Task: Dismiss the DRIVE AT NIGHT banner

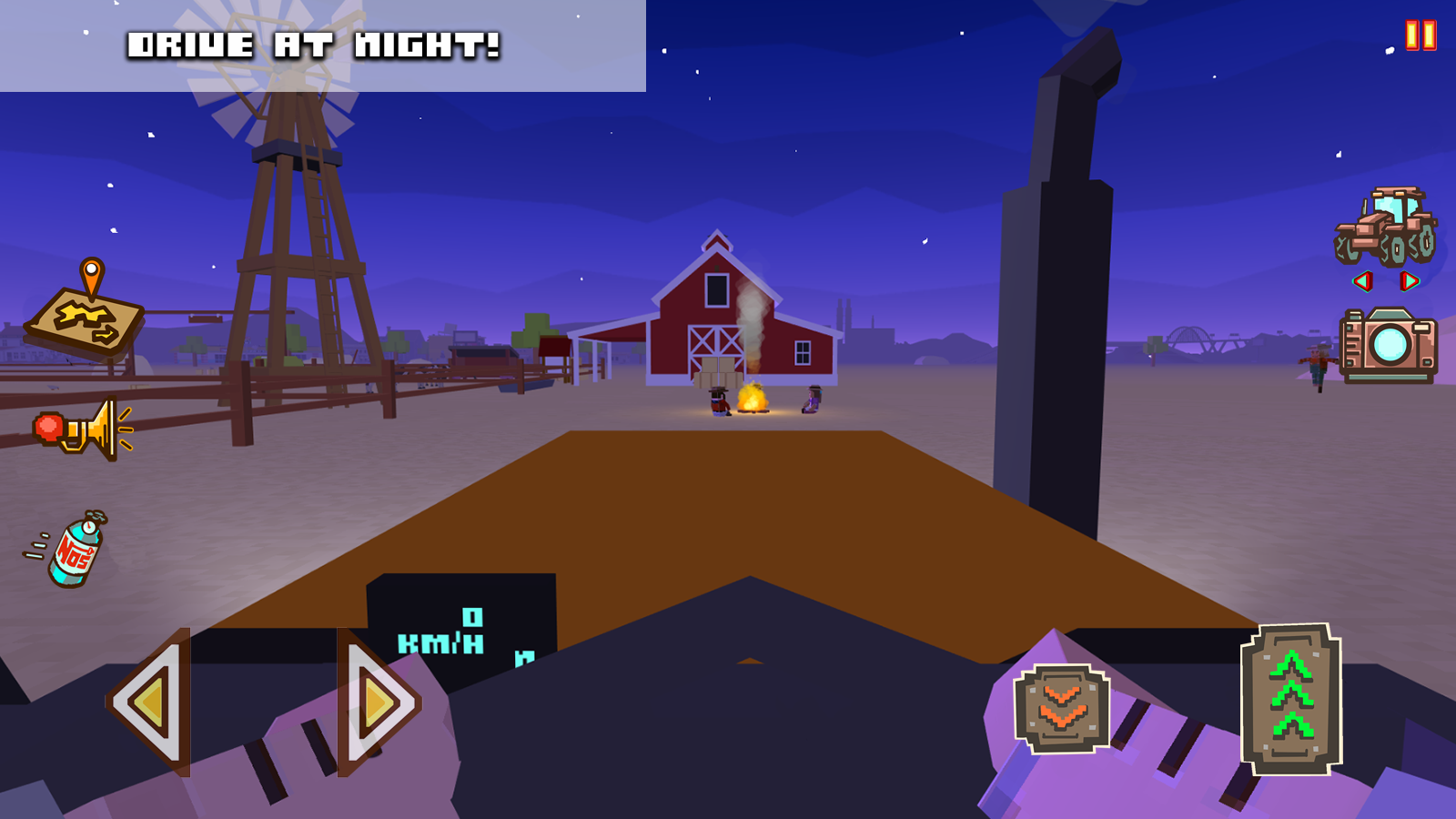Action: [x=314, y=44]
